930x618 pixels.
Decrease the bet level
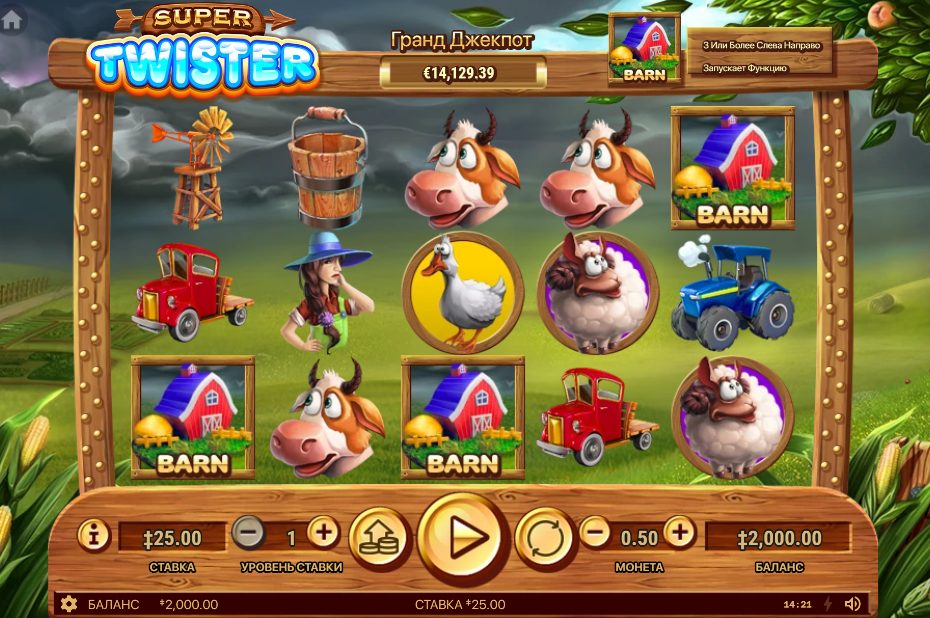[249, 533]
